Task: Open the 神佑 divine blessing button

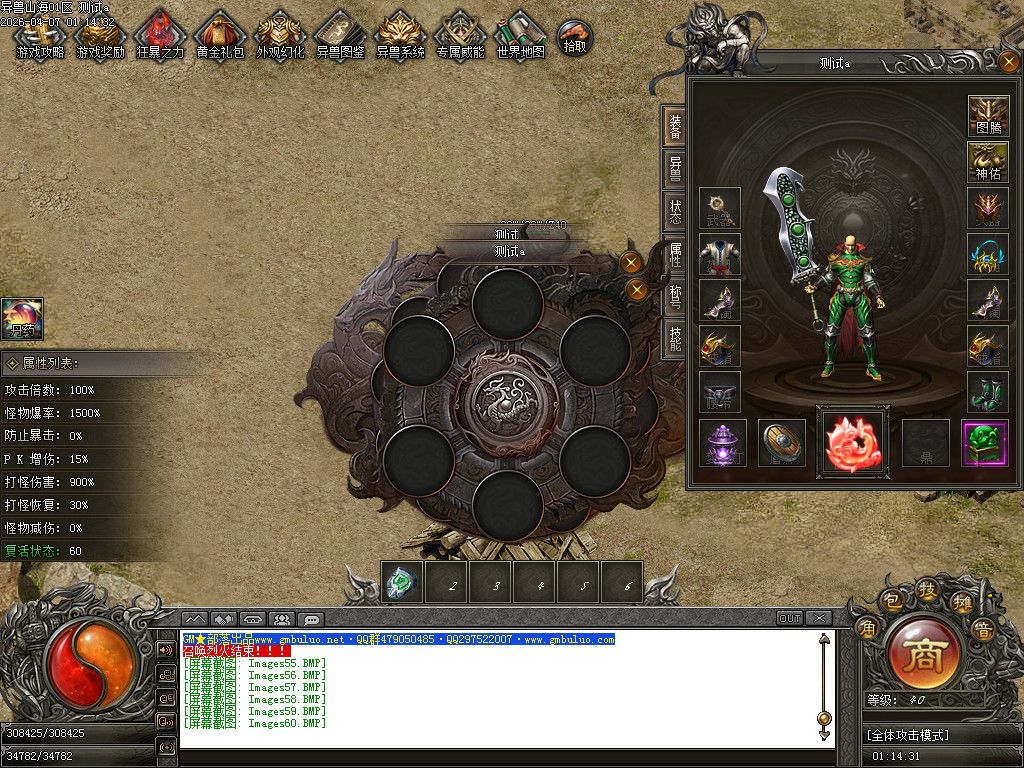Action: coord(988,162)
